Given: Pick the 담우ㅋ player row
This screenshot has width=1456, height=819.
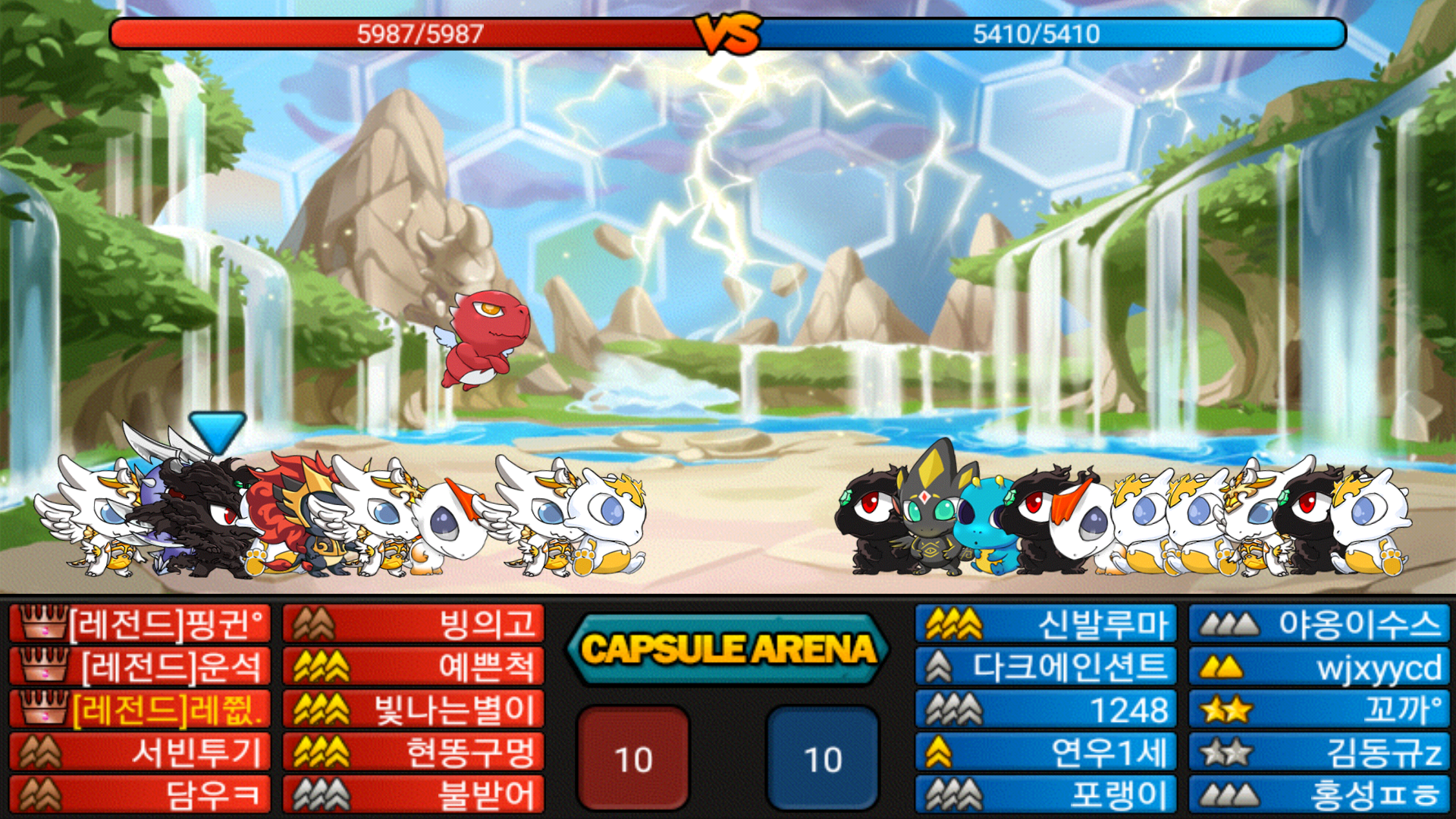Looking at the screenshot, I should point(140,795).
